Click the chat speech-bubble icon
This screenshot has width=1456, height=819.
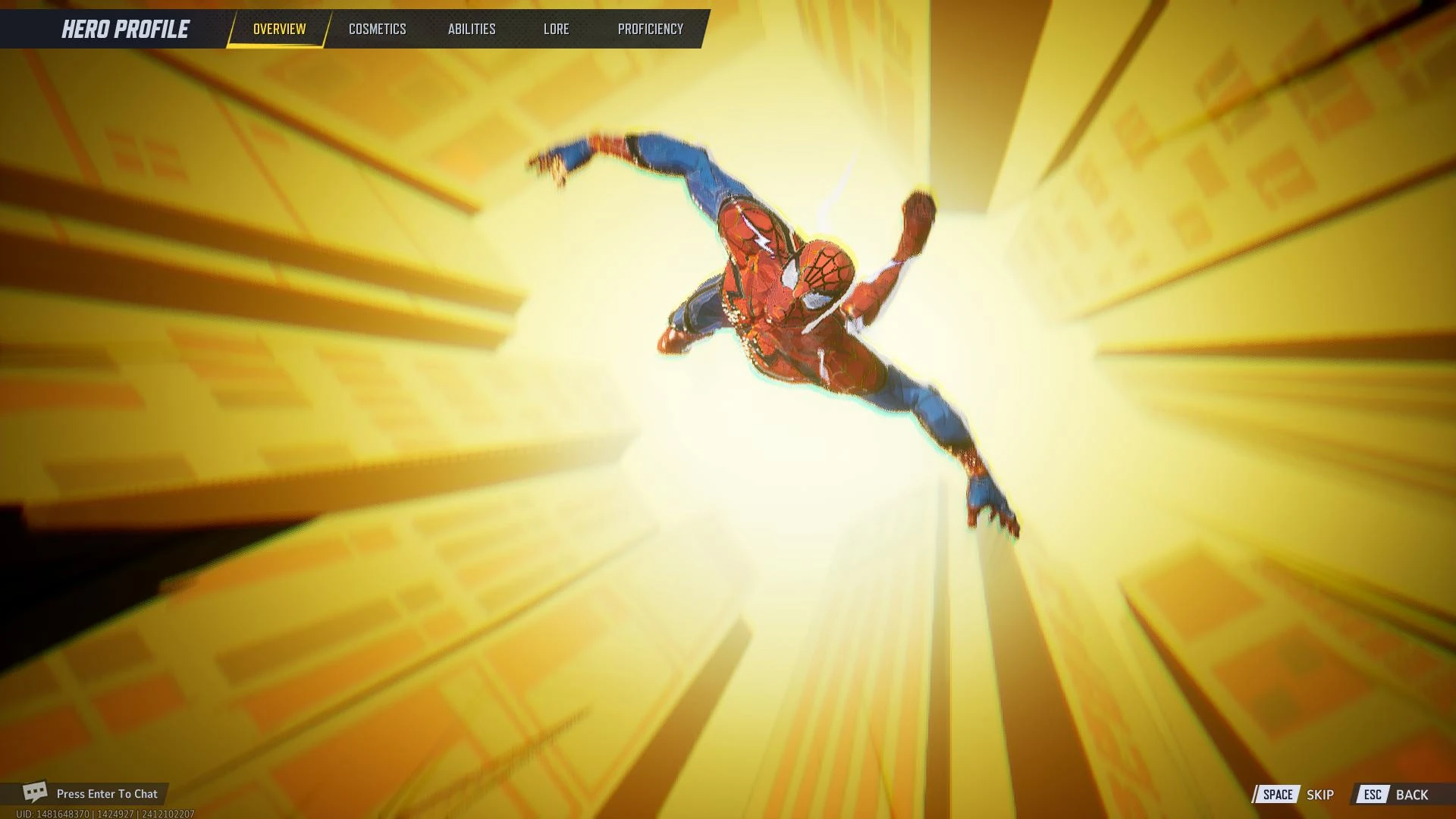tap(36, 793)
